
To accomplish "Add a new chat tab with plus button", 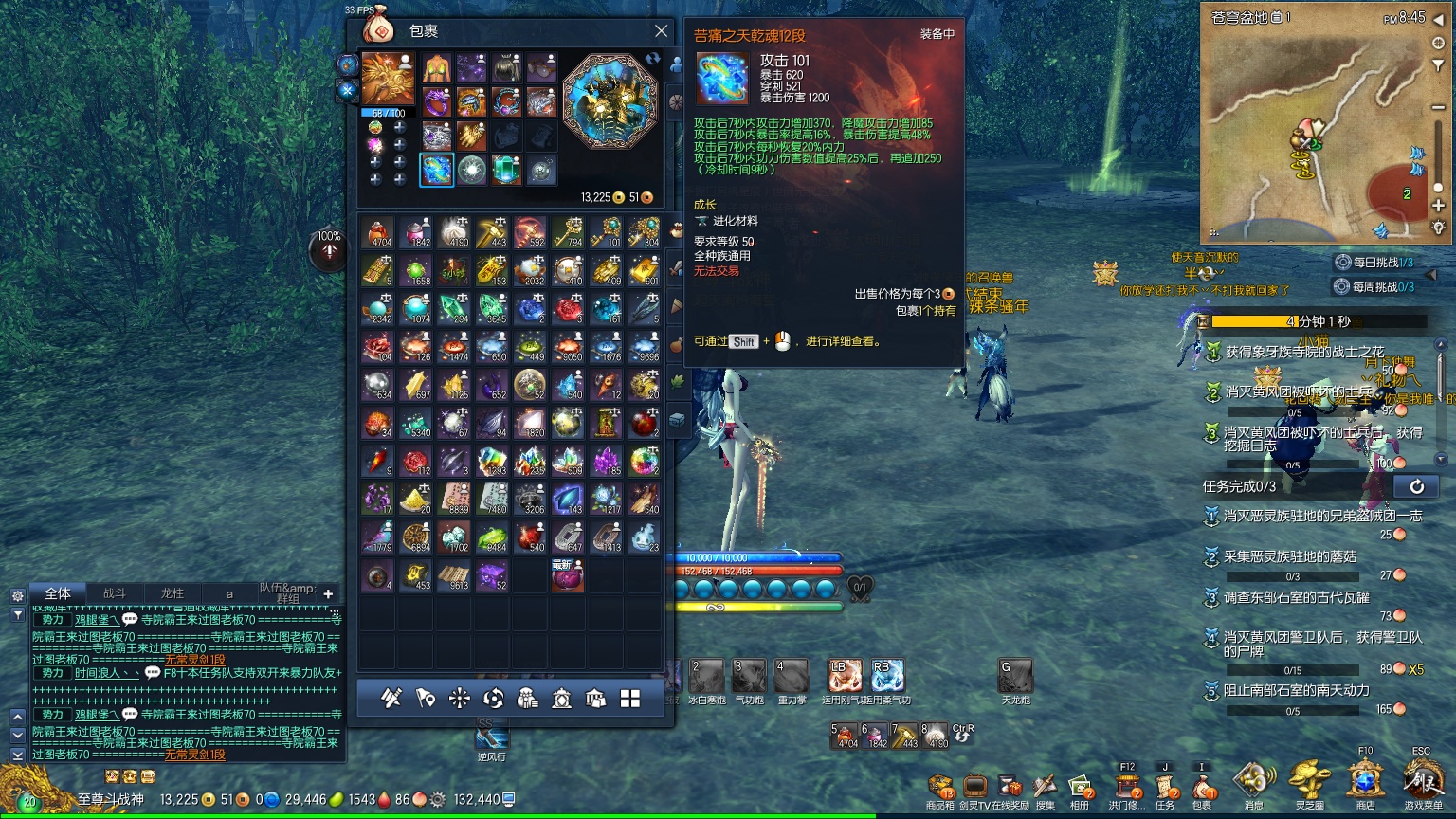I will (328, 594).
